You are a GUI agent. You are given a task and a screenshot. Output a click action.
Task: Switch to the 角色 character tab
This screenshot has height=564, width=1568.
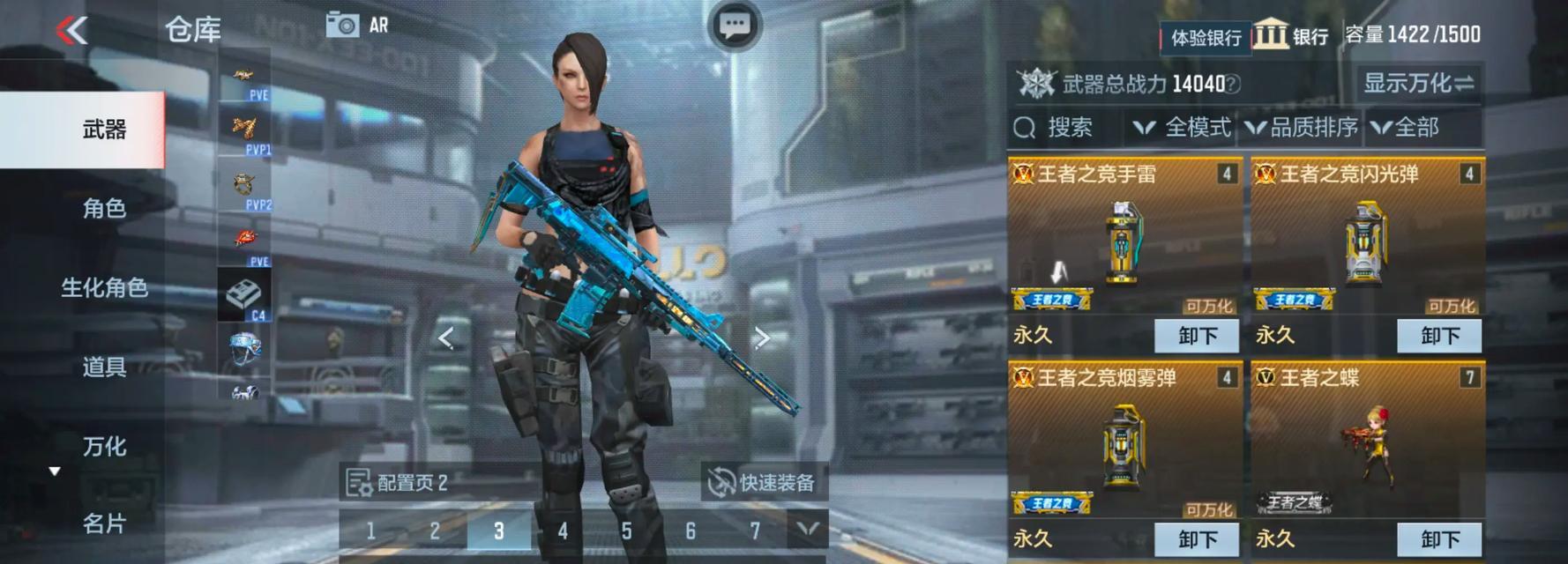[104, 208]
